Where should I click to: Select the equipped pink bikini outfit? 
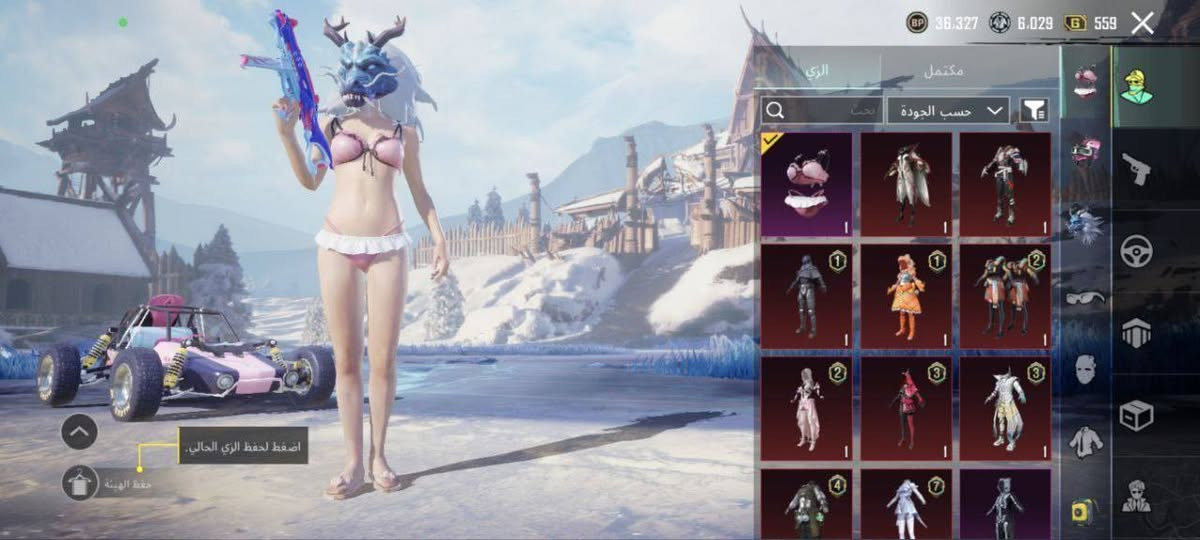click(x=806, y=184)
